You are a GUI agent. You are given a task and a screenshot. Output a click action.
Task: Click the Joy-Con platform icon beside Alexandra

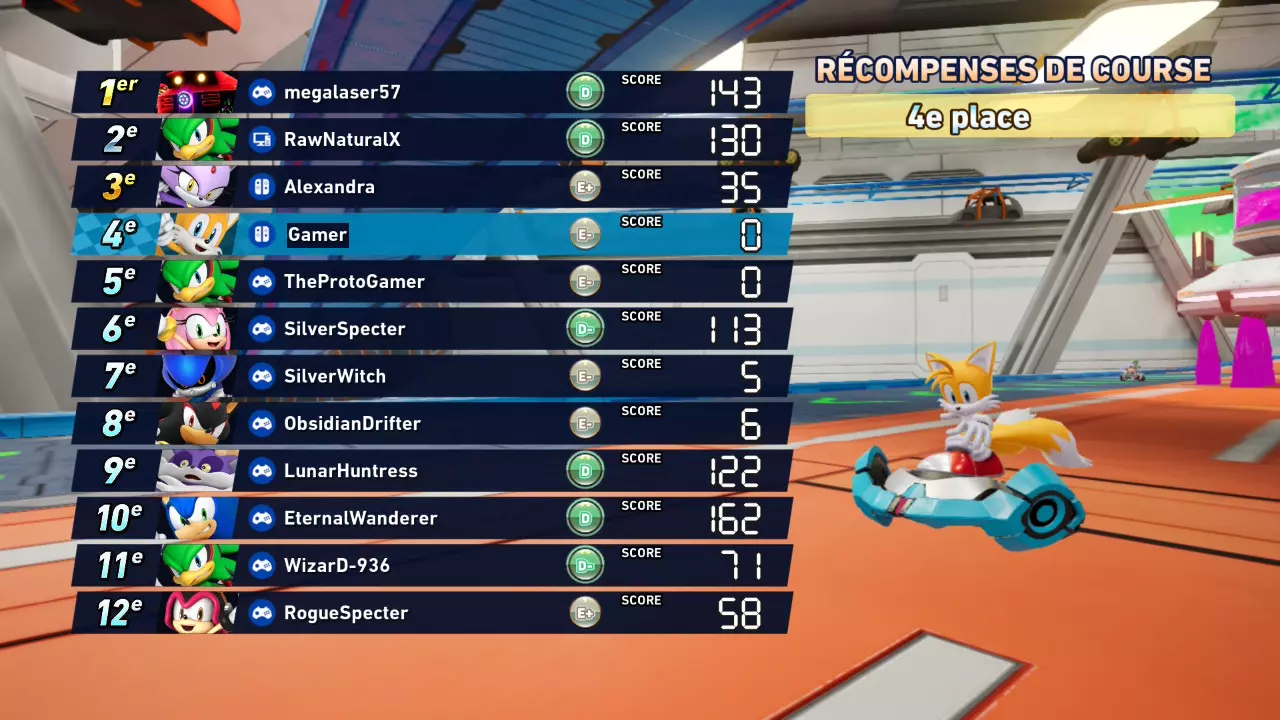click(x=261, y=186)
